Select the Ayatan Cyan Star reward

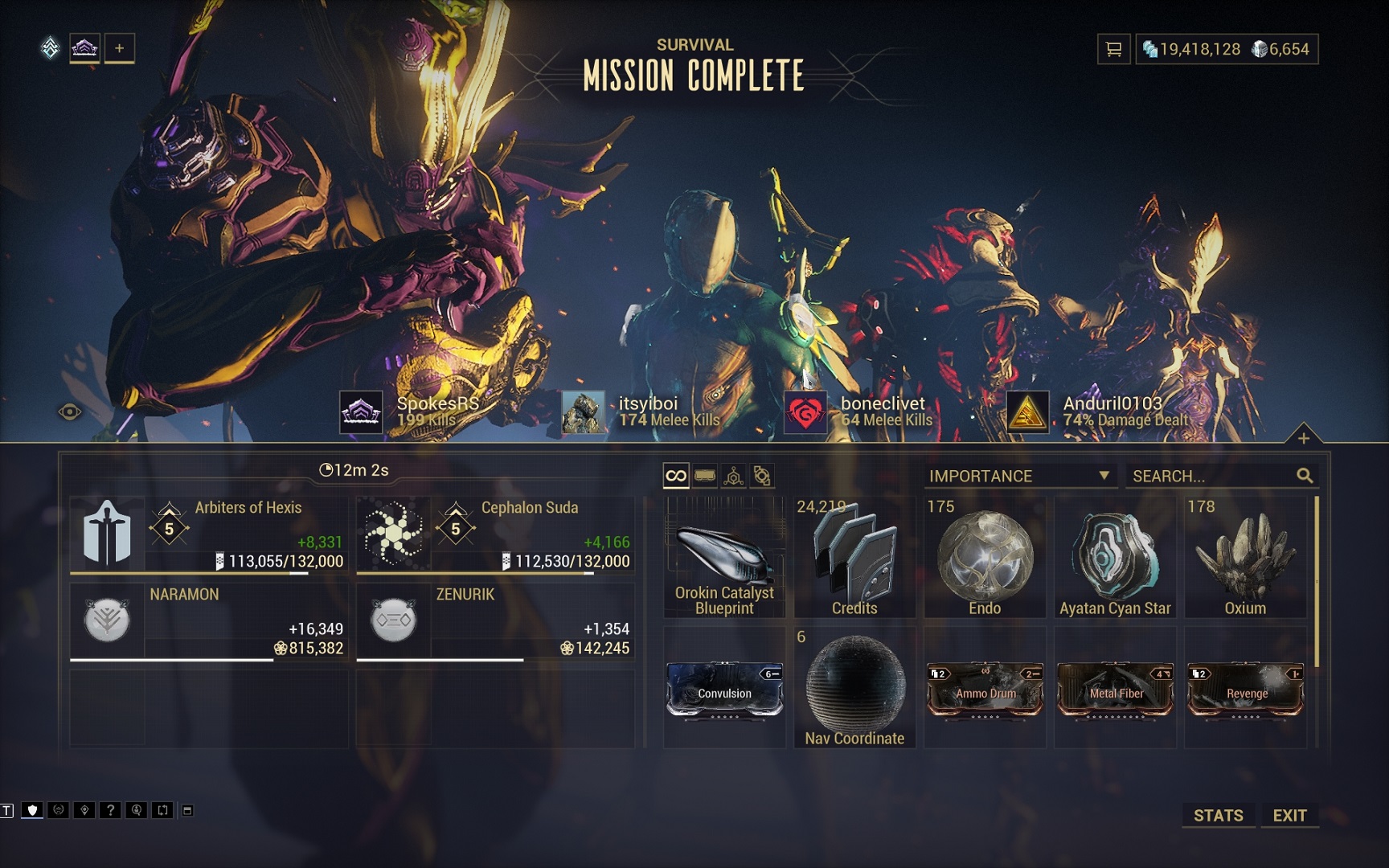coord(1115,557)
